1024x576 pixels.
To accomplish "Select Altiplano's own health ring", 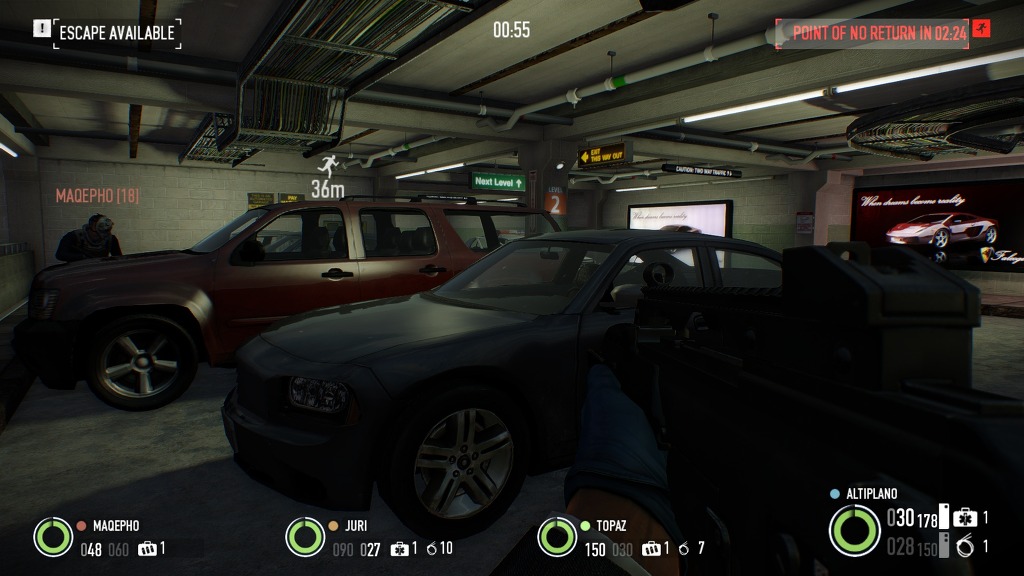I will point(854,530).
